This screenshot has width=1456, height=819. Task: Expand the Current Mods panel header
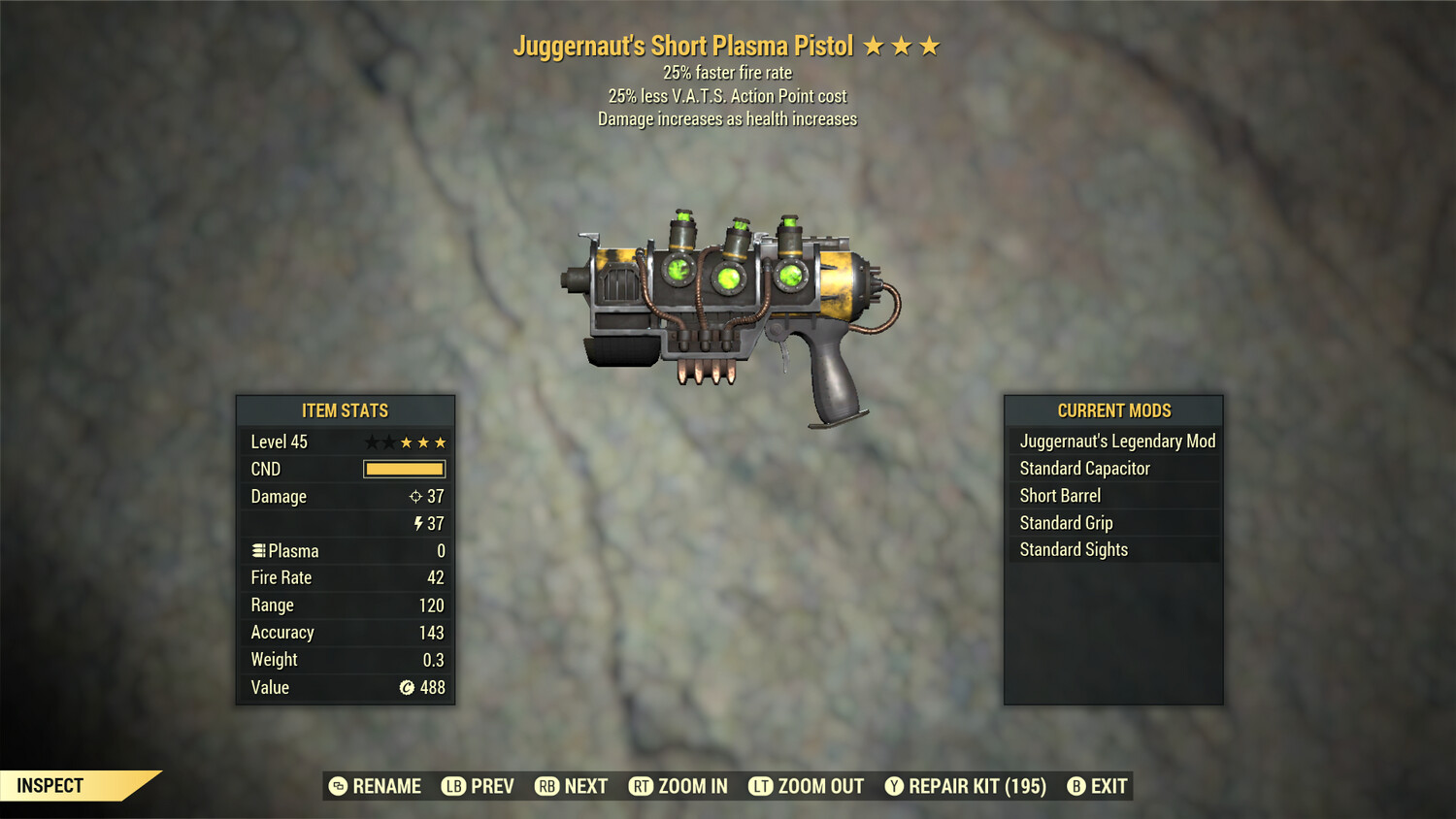[x=1112, y=410]
